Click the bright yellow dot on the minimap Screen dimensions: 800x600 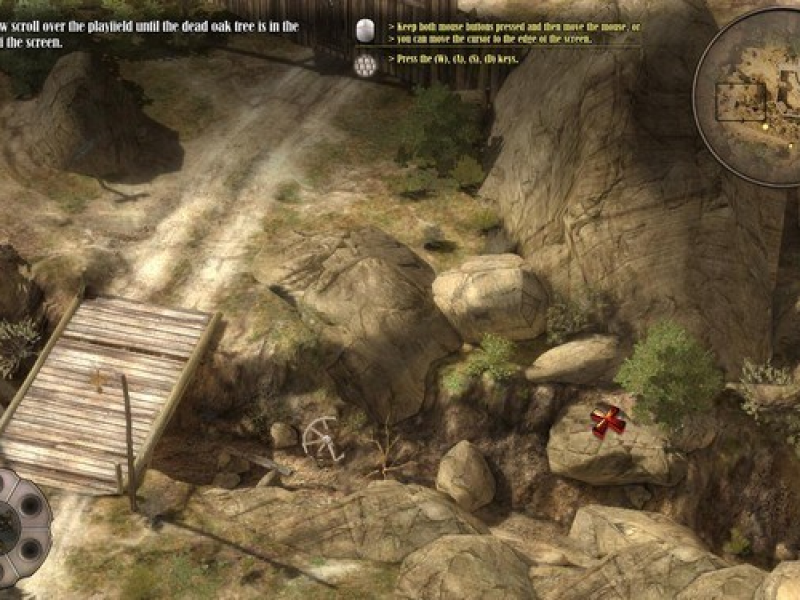click(765, 126)
